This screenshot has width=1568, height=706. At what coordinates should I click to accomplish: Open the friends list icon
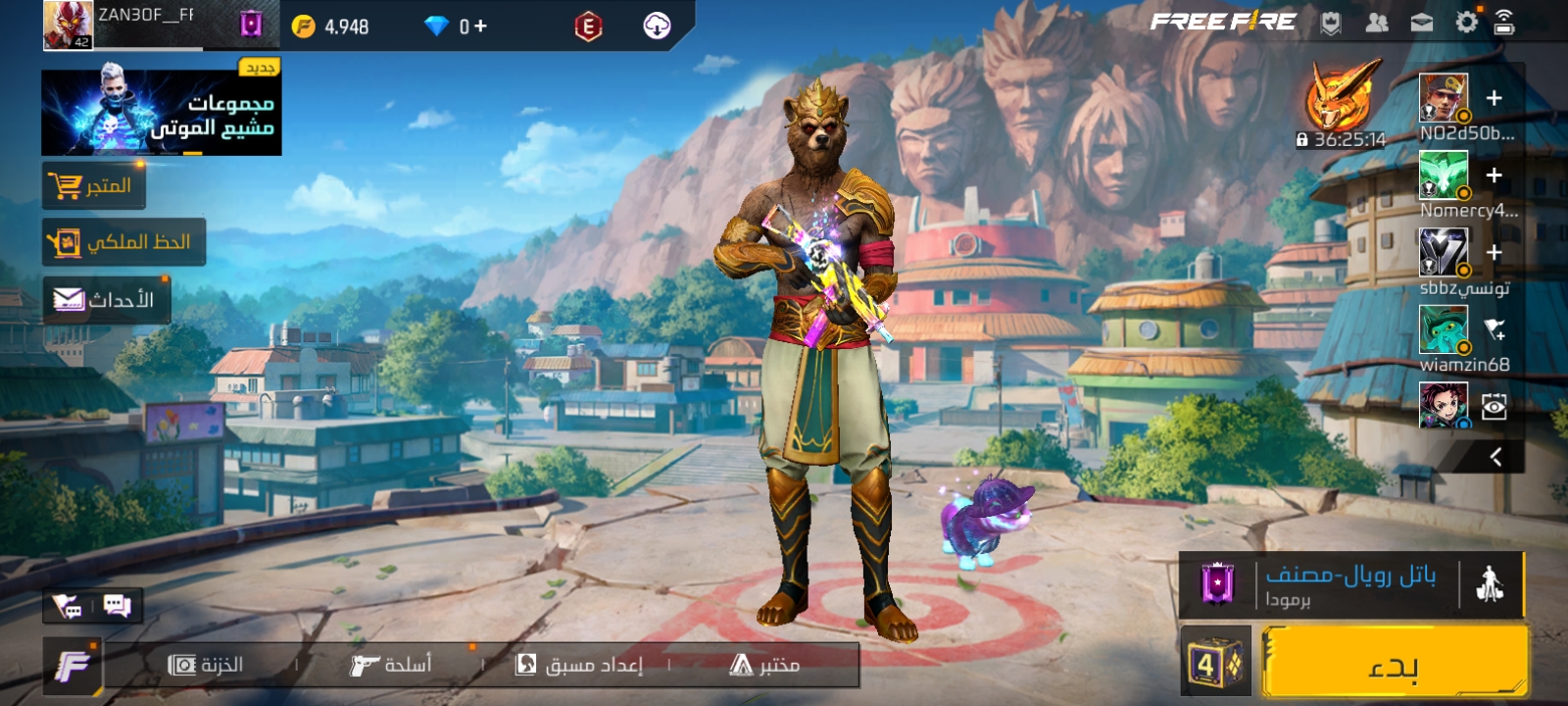(x=1377, y=23)
